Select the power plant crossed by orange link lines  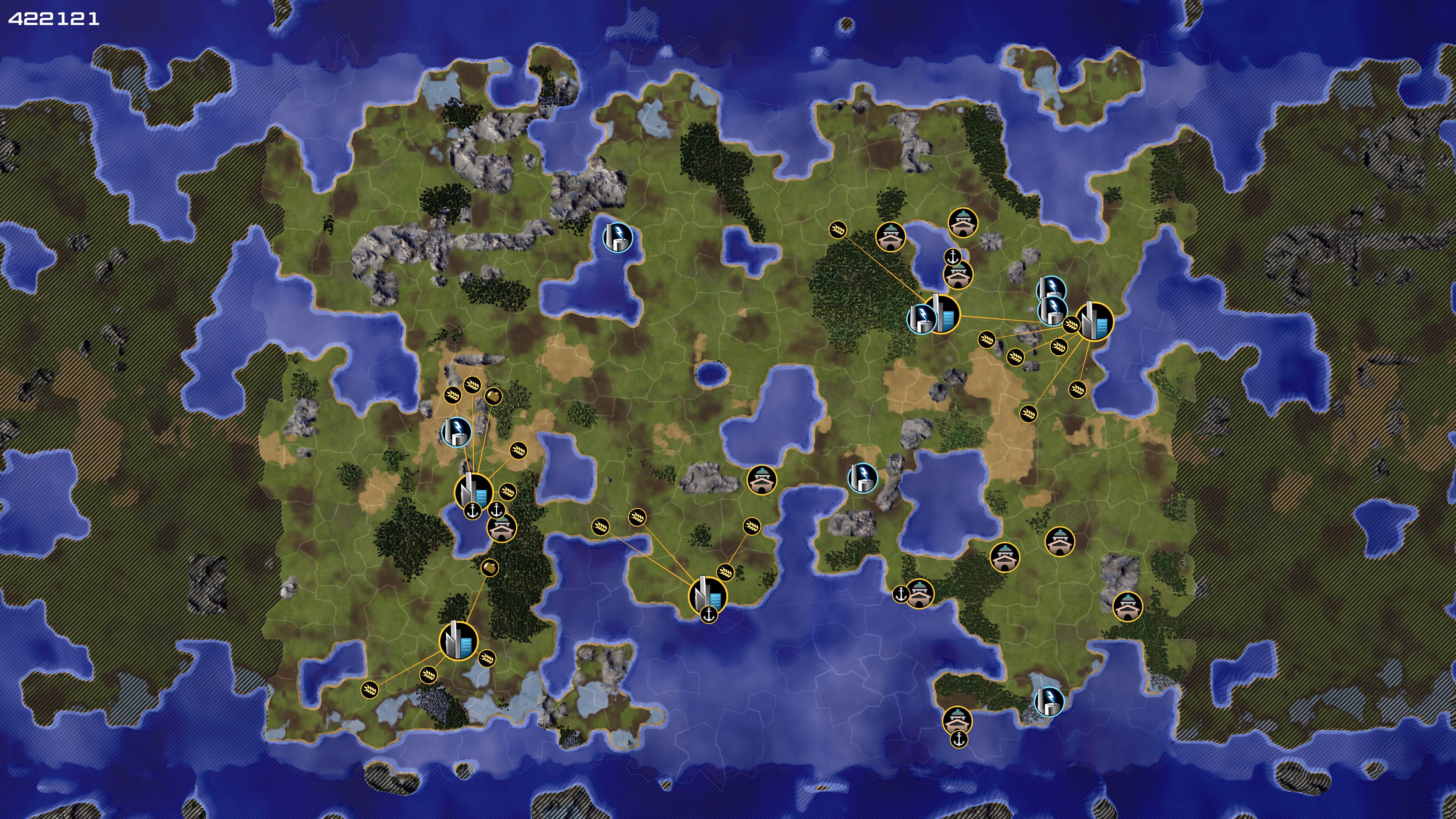(456, 431)
